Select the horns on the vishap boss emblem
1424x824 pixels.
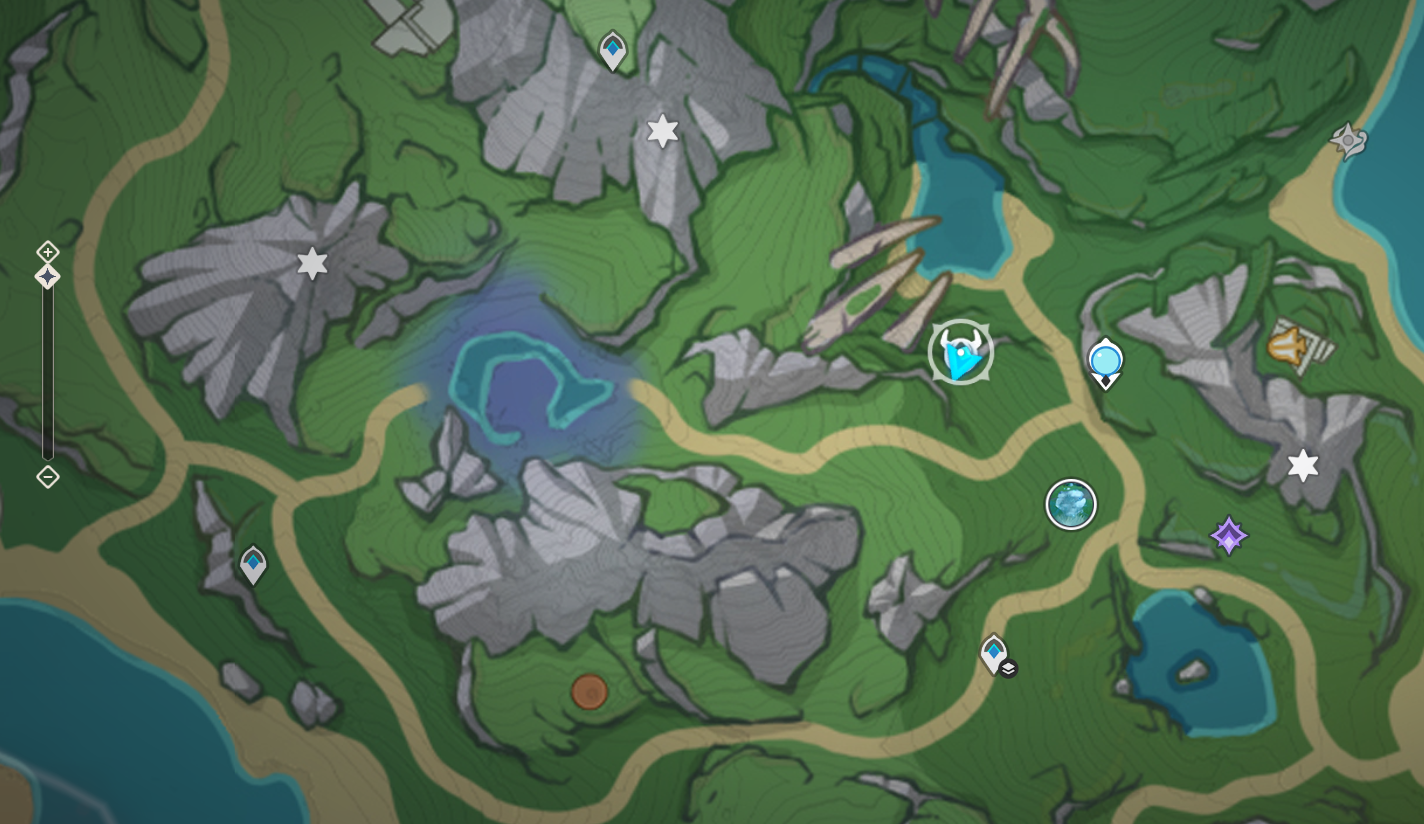coord(960,338)
